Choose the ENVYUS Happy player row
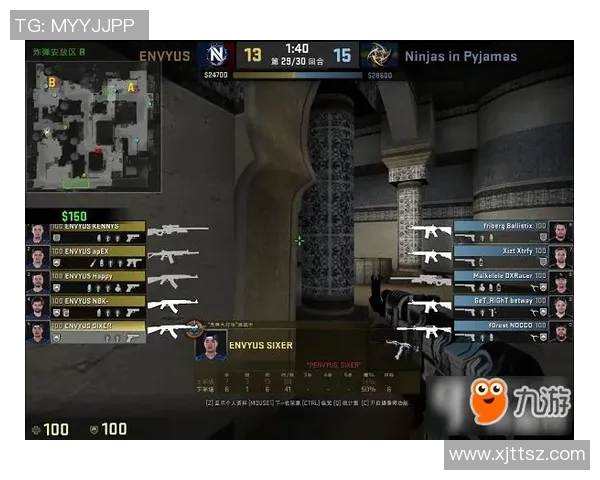This screenshot has width=600, height=480. pyautogui.click(x=96, y=275)
